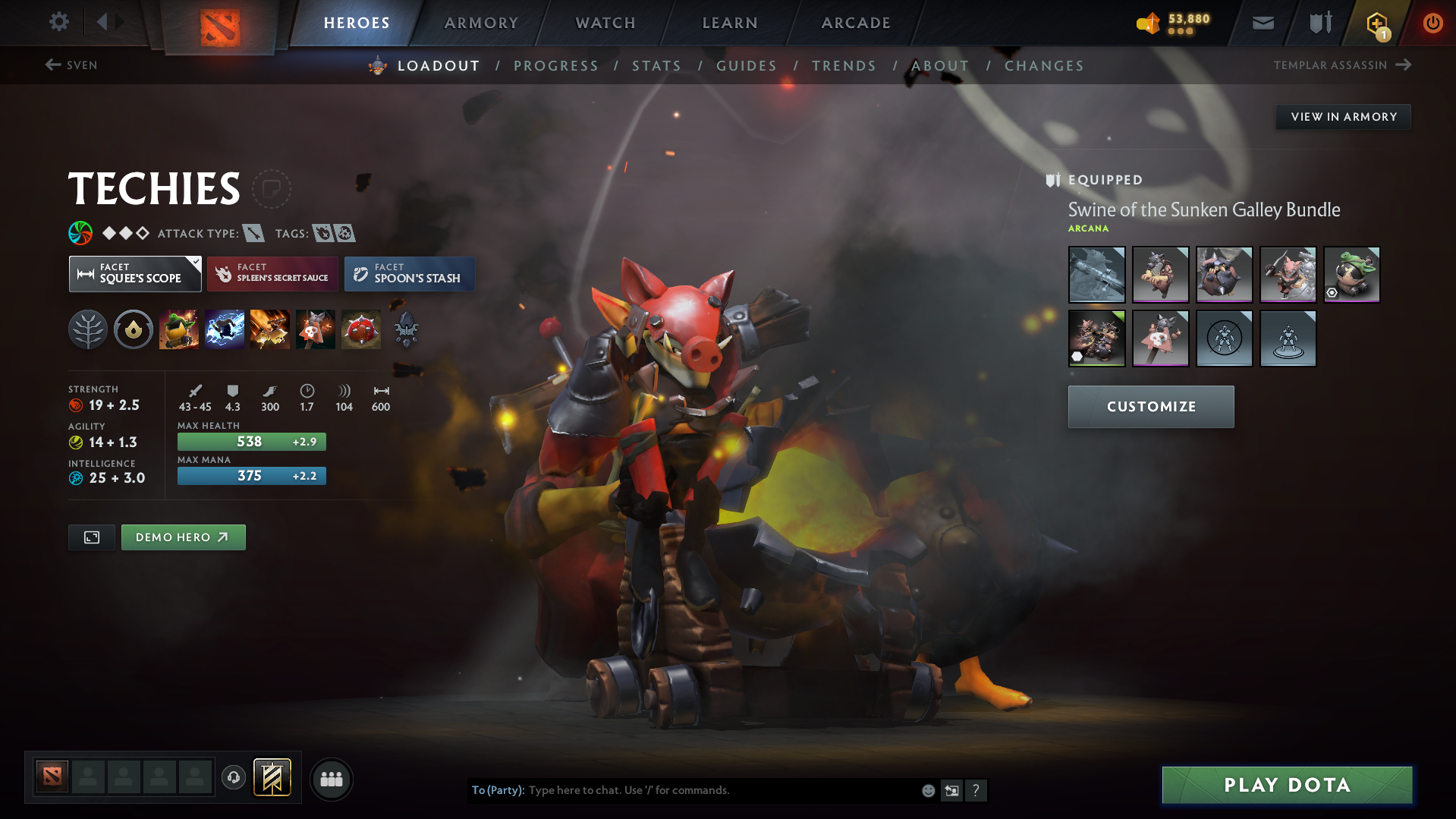This screenshot has height=819, width=1456.
Task: Switch to the ARMORY tab
Action: [x=481, y=23]
